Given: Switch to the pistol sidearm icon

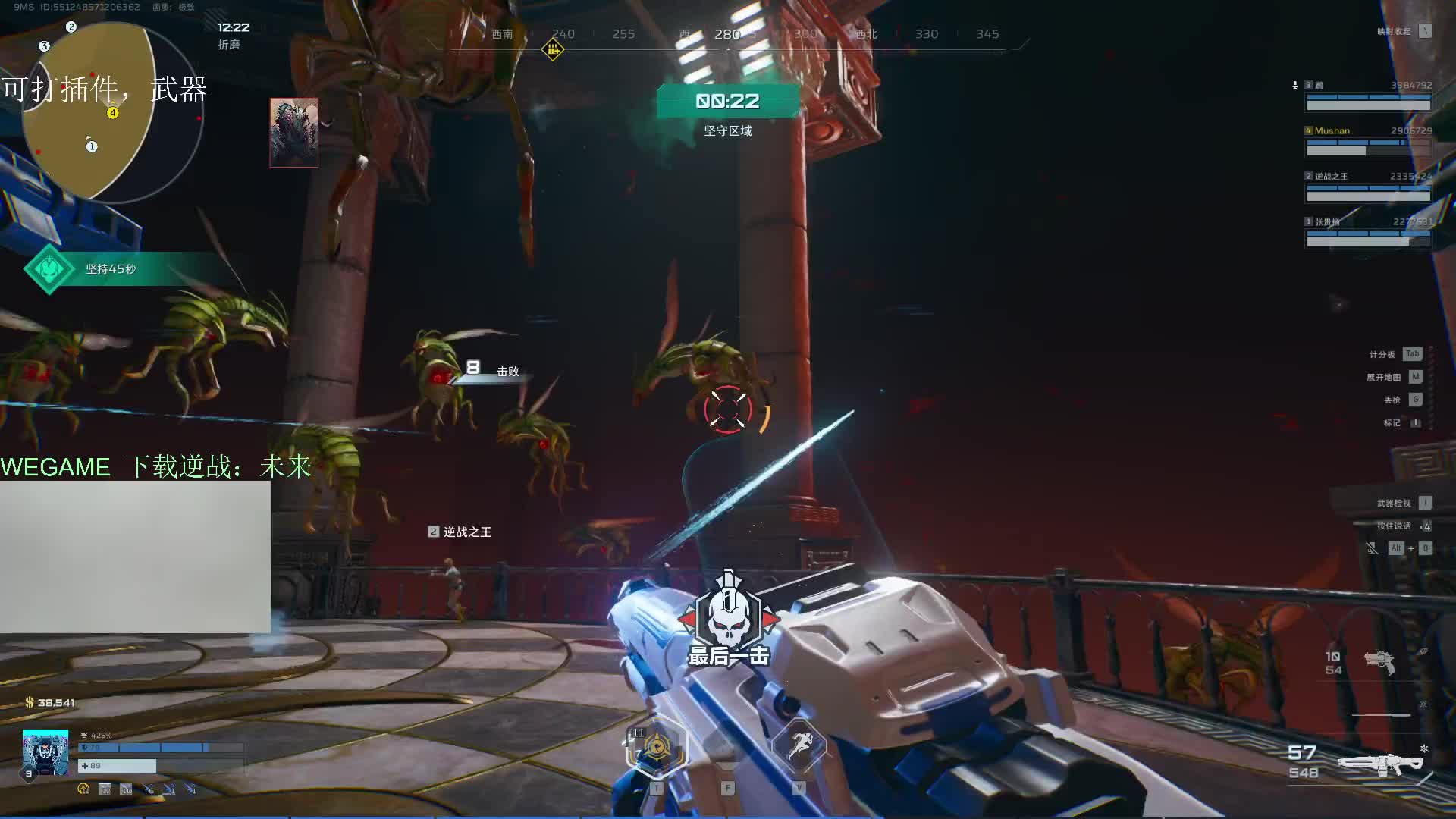Looking at the screenshot, I should coord(1380,662).
